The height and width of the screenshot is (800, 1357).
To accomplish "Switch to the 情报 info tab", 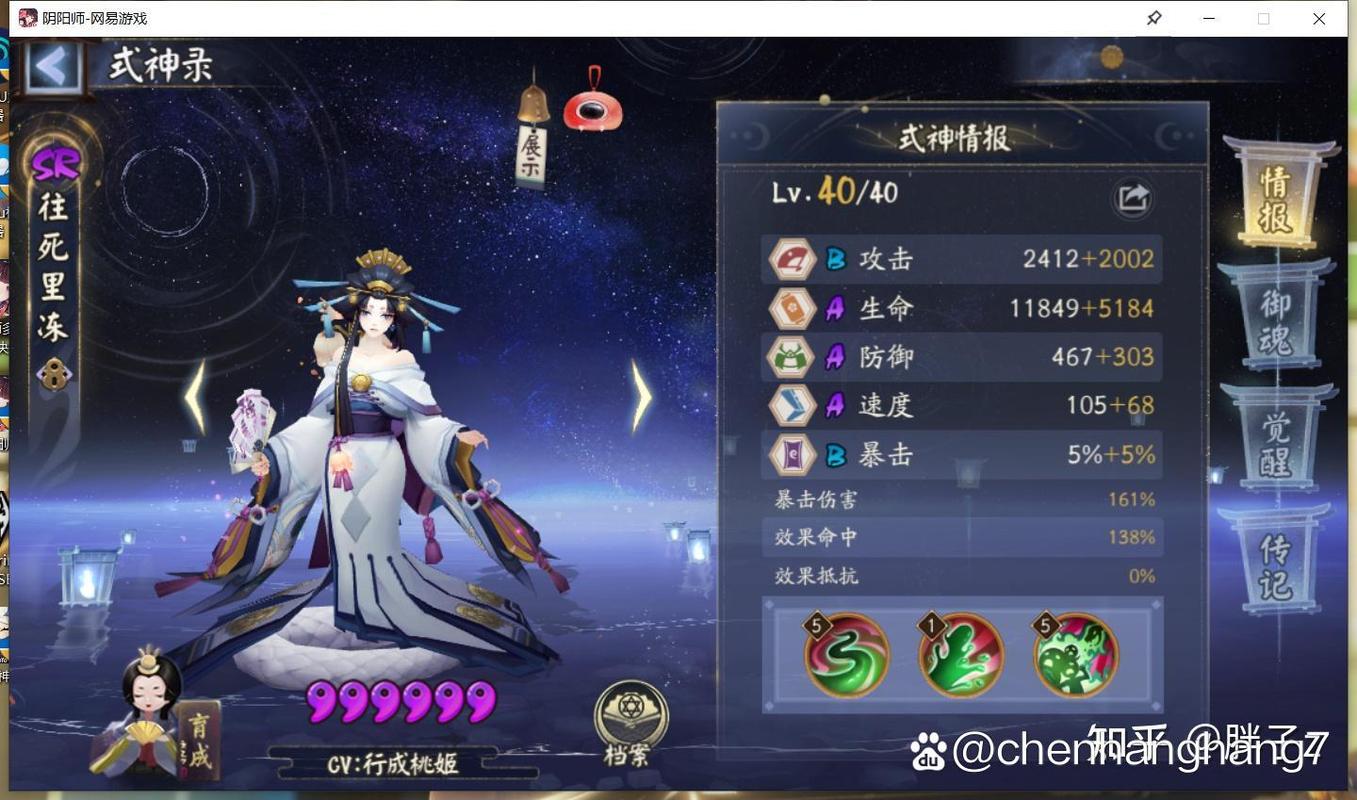I will click(x=1274, y=198).
